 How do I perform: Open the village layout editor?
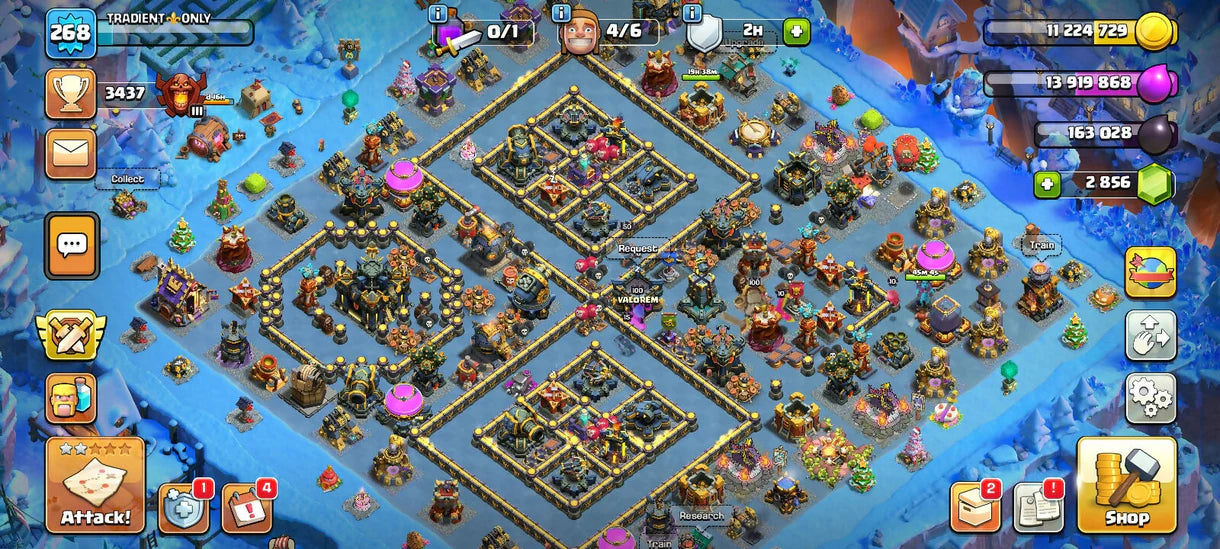(1150, 335)
